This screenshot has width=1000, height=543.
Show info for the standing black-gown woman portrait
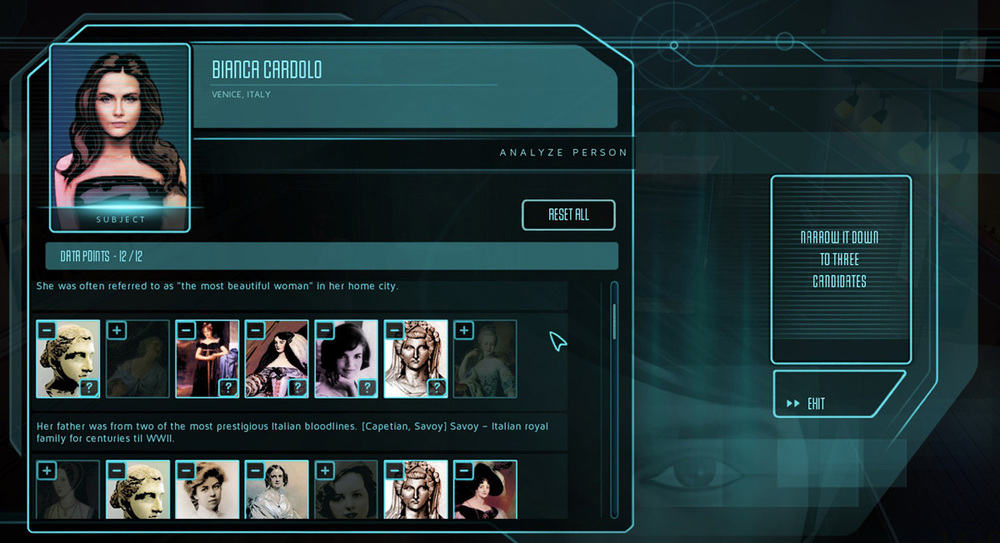(x=227, y=388)
